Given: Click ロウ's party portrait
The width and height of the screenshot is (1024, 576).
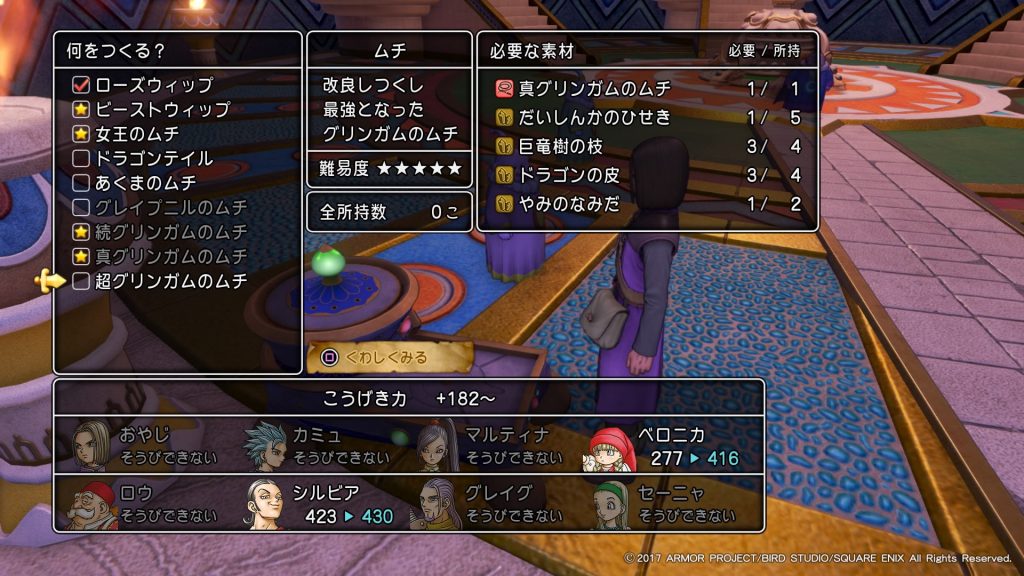Looking at the screenshot, I should (x=92, y=505).
